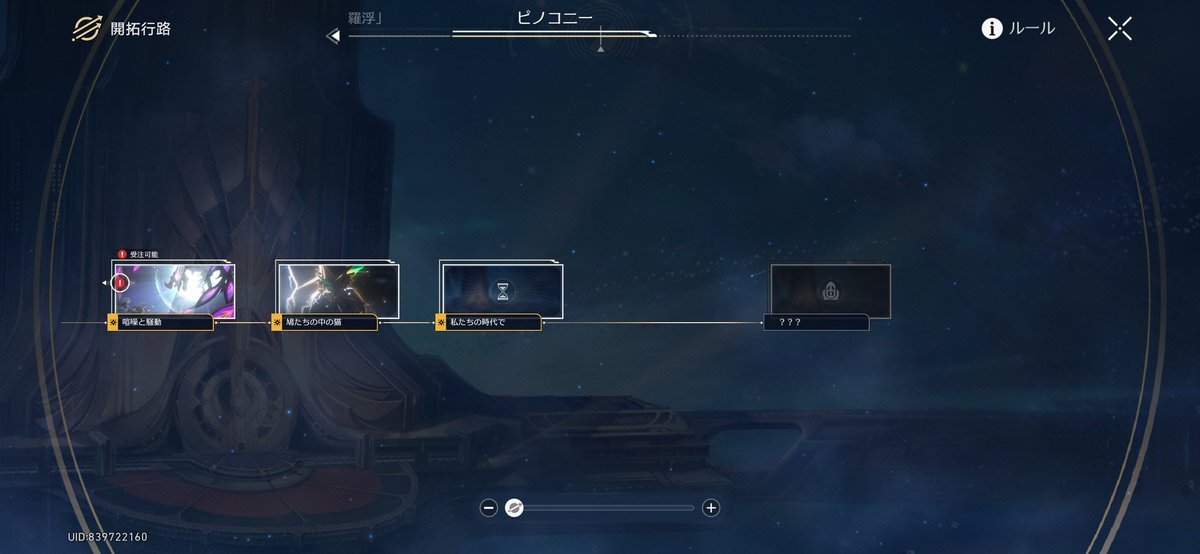Click the zoom-out minus button
Image resolution: width=1200 pixels, height=554 pixels.
click(489, 508)
